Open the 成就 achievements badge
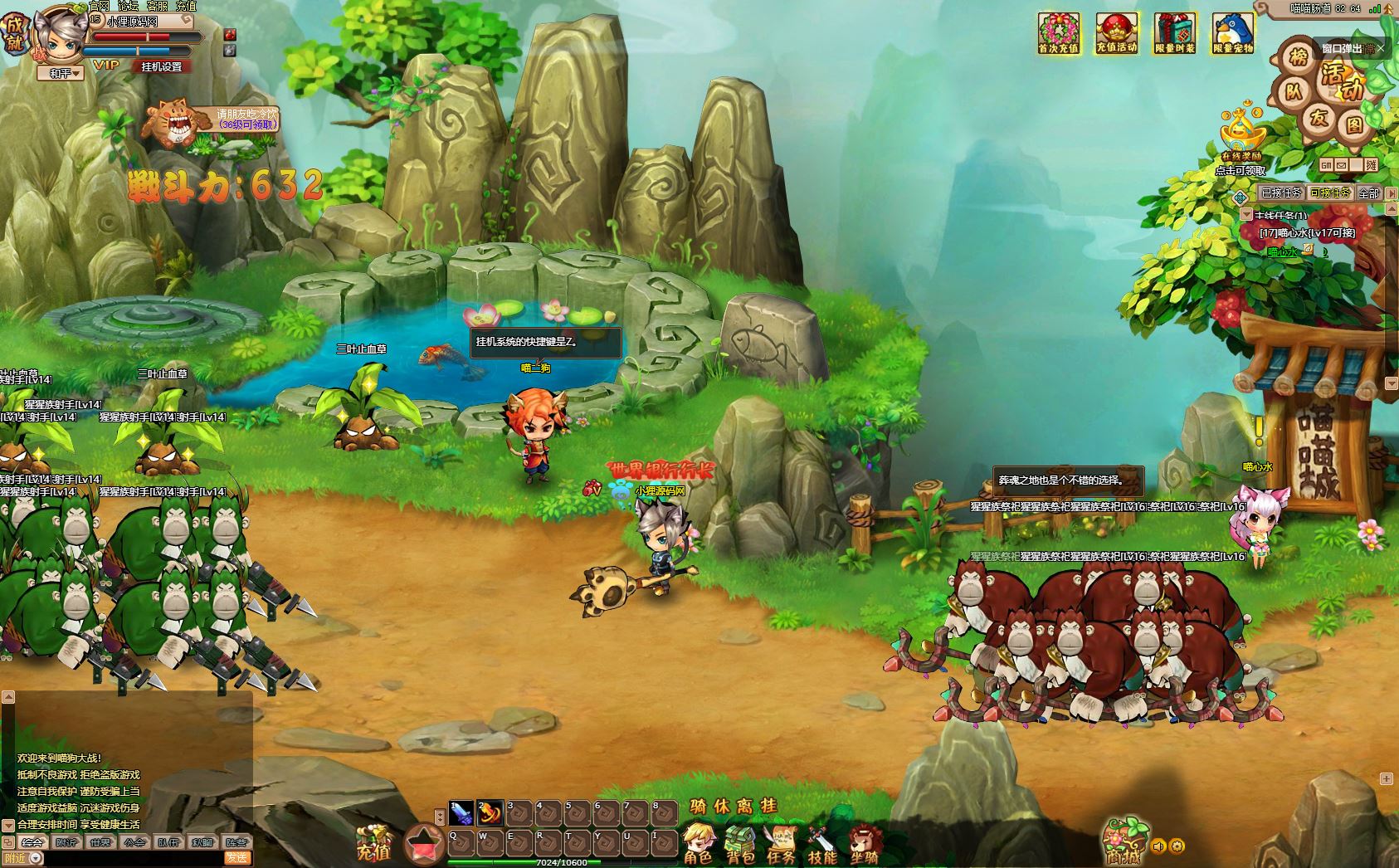Viewport: 1399px width, 868px height. (14, 33)
